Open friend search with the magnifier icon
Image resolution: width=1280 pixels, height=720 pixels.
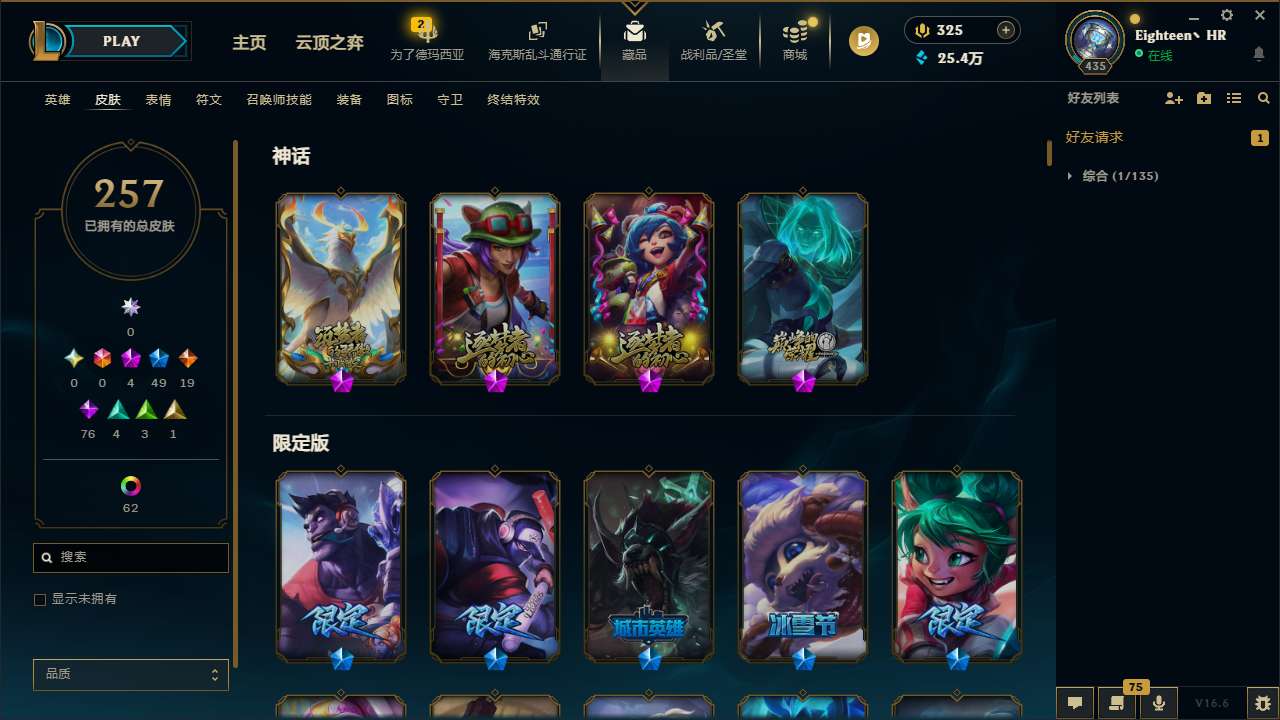(1263, 98)
